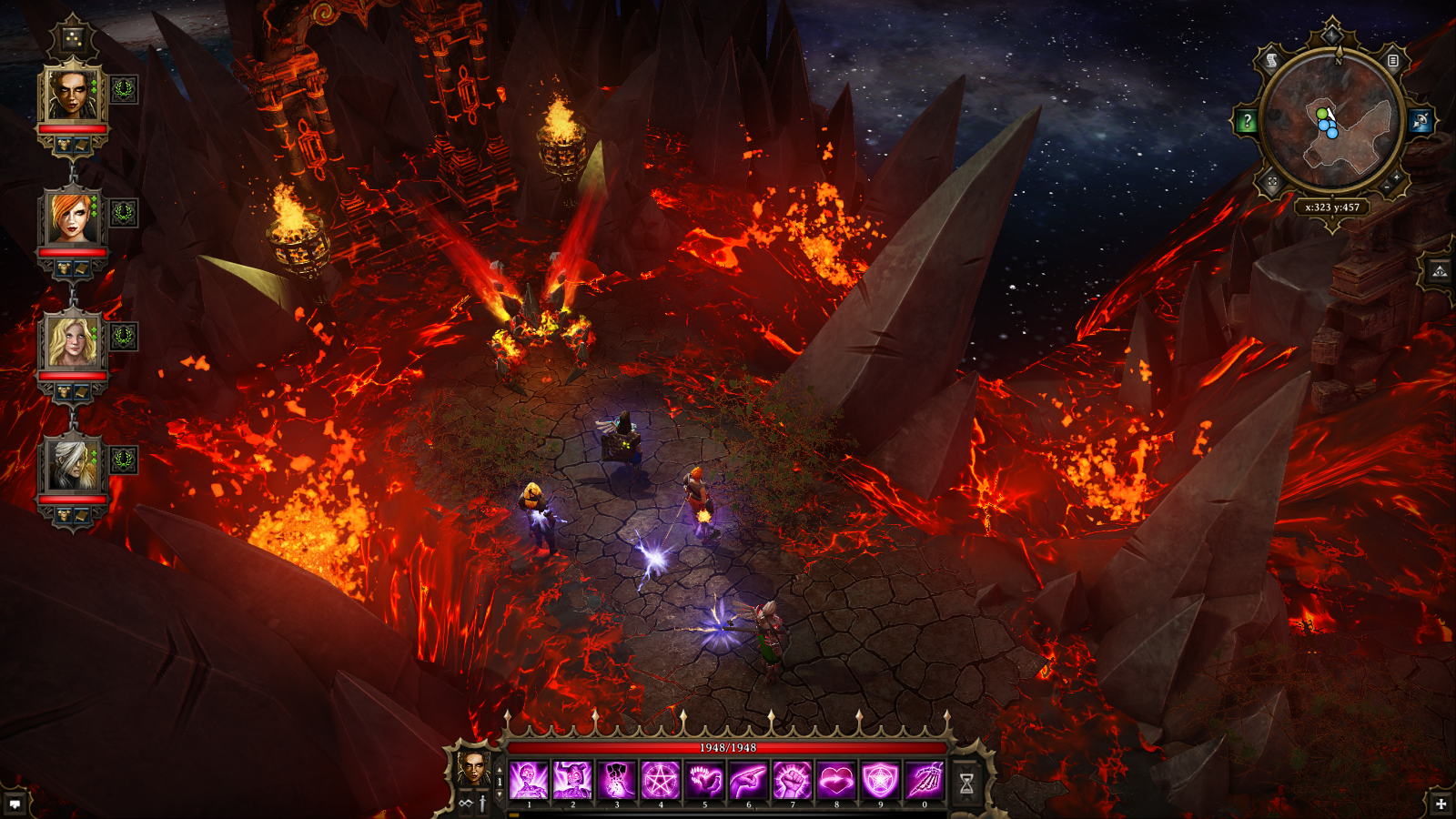The image size is (1456, 819).
Task: Activate the pentagram circle skill
Action: (x=661, y=781)
